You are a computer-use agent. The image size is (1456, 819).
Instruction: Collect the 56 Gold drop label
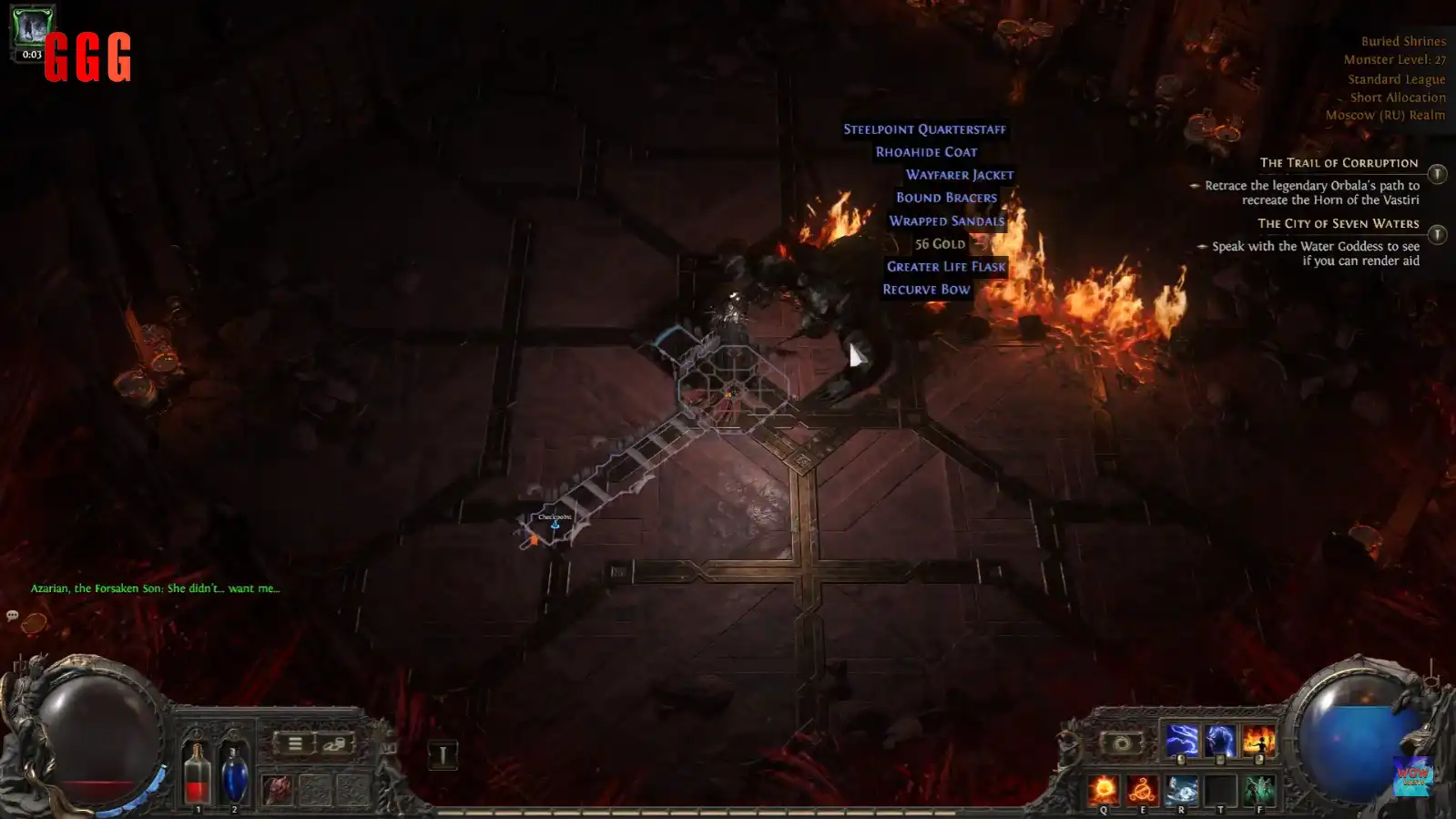pyautogui.click(x=940, y=243)
